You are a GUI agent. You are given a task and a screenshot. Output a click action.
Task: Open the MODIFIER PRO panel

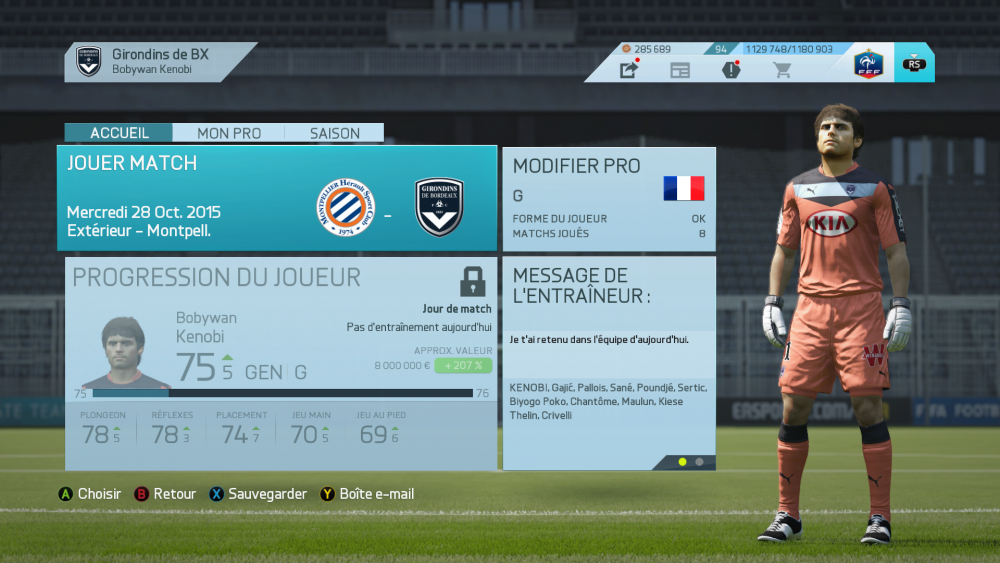pos(609,197)
